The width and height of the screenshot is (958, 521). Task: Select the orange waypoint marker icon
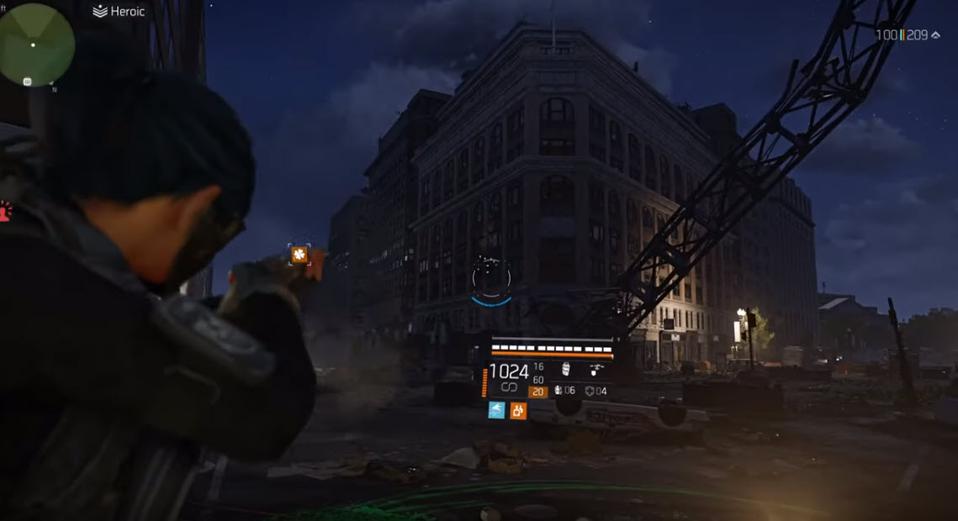coord(298,255)
